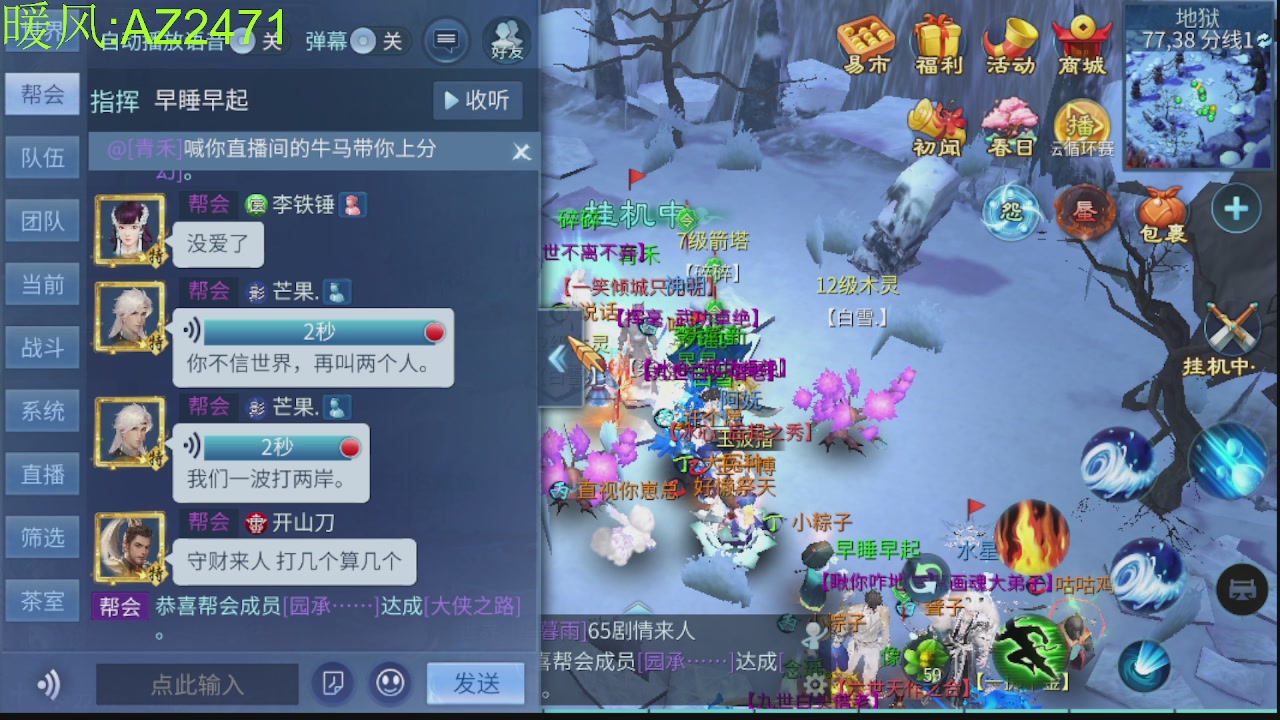Tap the 点此输入 chat input field
This screenshot has height=720, width=1280.
[x=196, y=684]
